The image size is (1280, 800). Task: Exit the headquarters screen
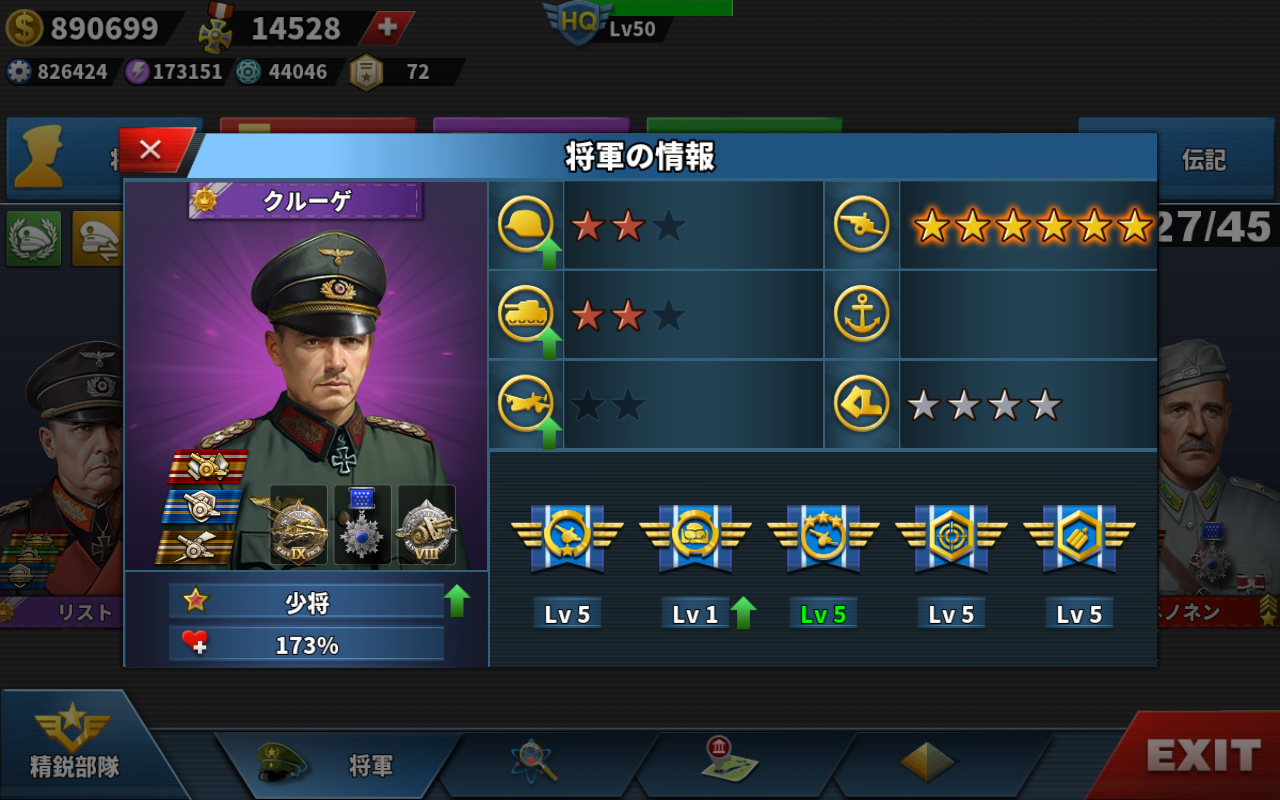click(x=1200, y=756)
